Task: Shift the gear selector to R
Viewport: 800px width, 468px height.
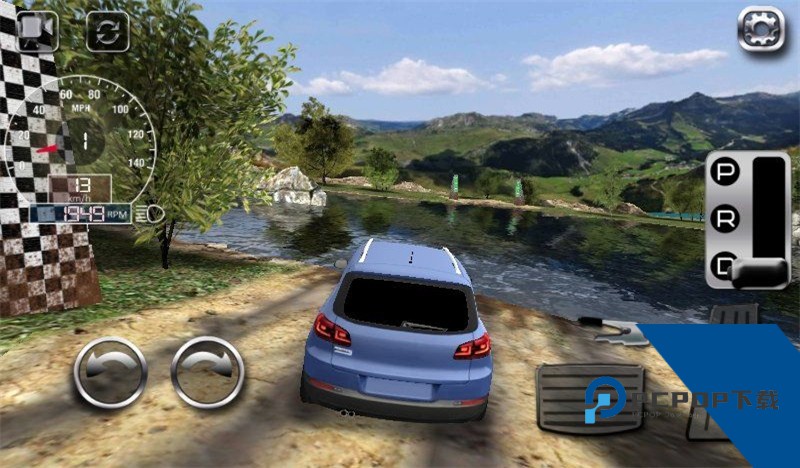Action: [x=723, y=219]
